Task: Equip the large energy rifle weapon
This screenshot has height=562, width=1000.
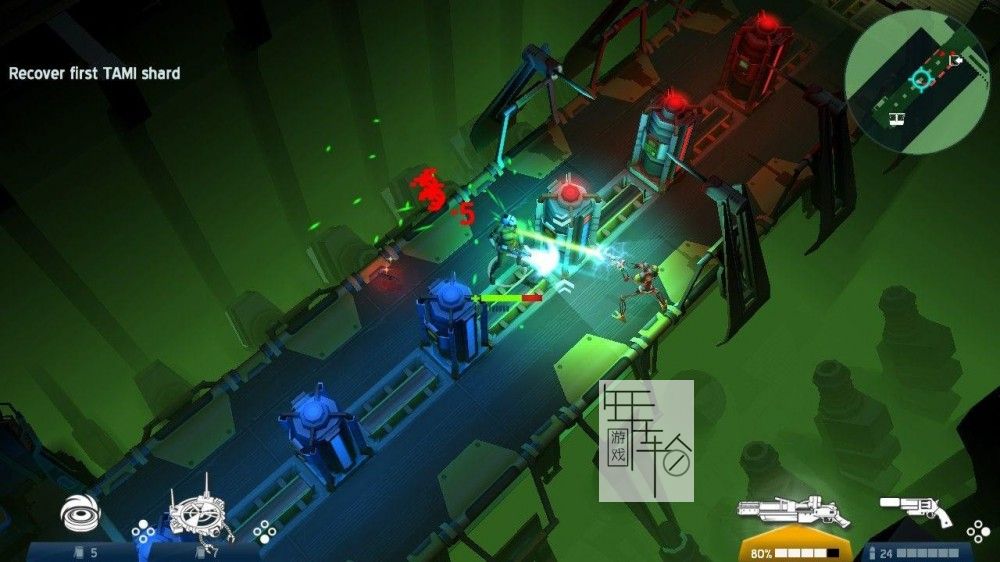Action: pos(794,510)
